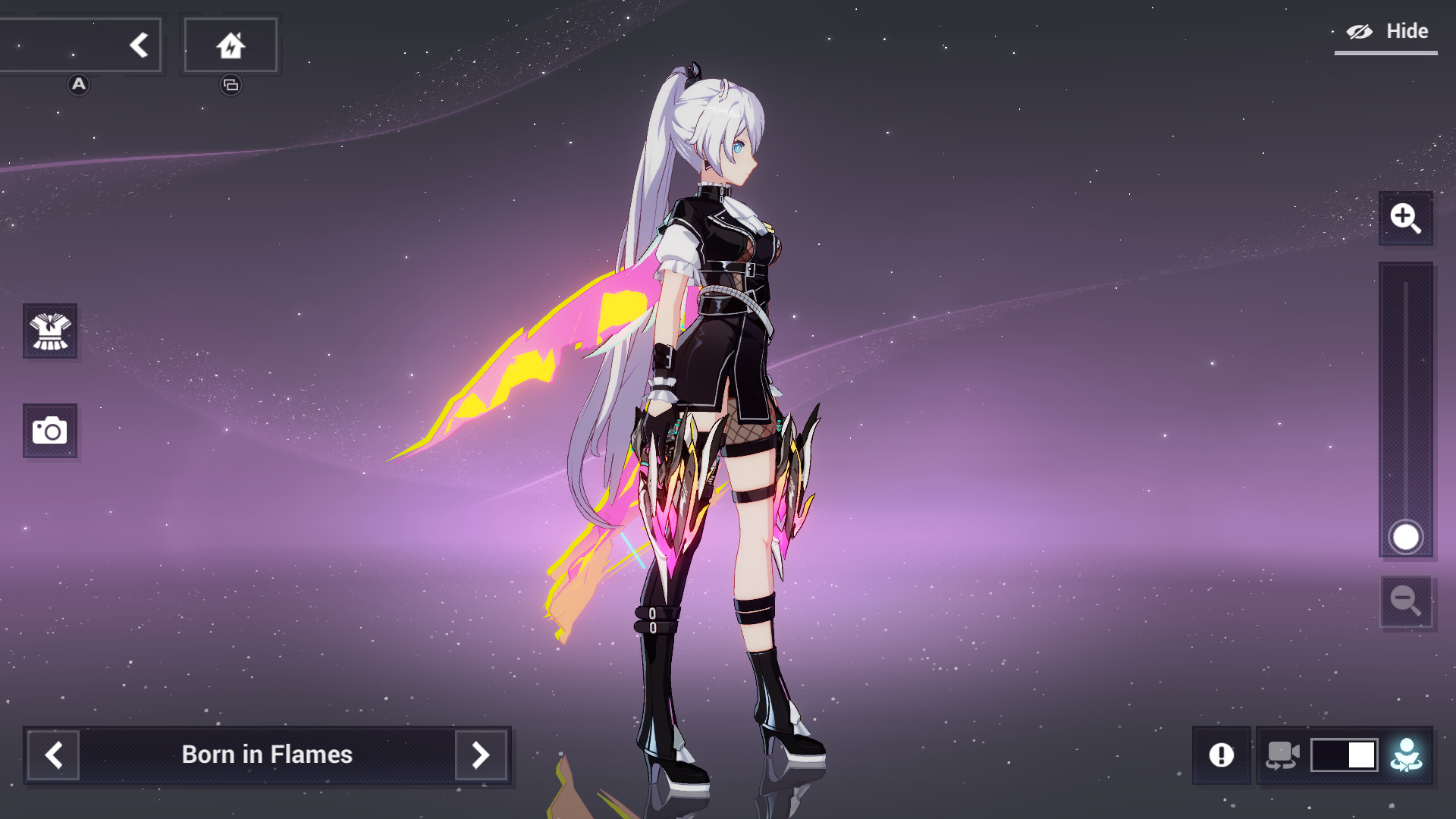Select the character rotation mode icon
The image size is (1456, 819).
(1407, 755)
